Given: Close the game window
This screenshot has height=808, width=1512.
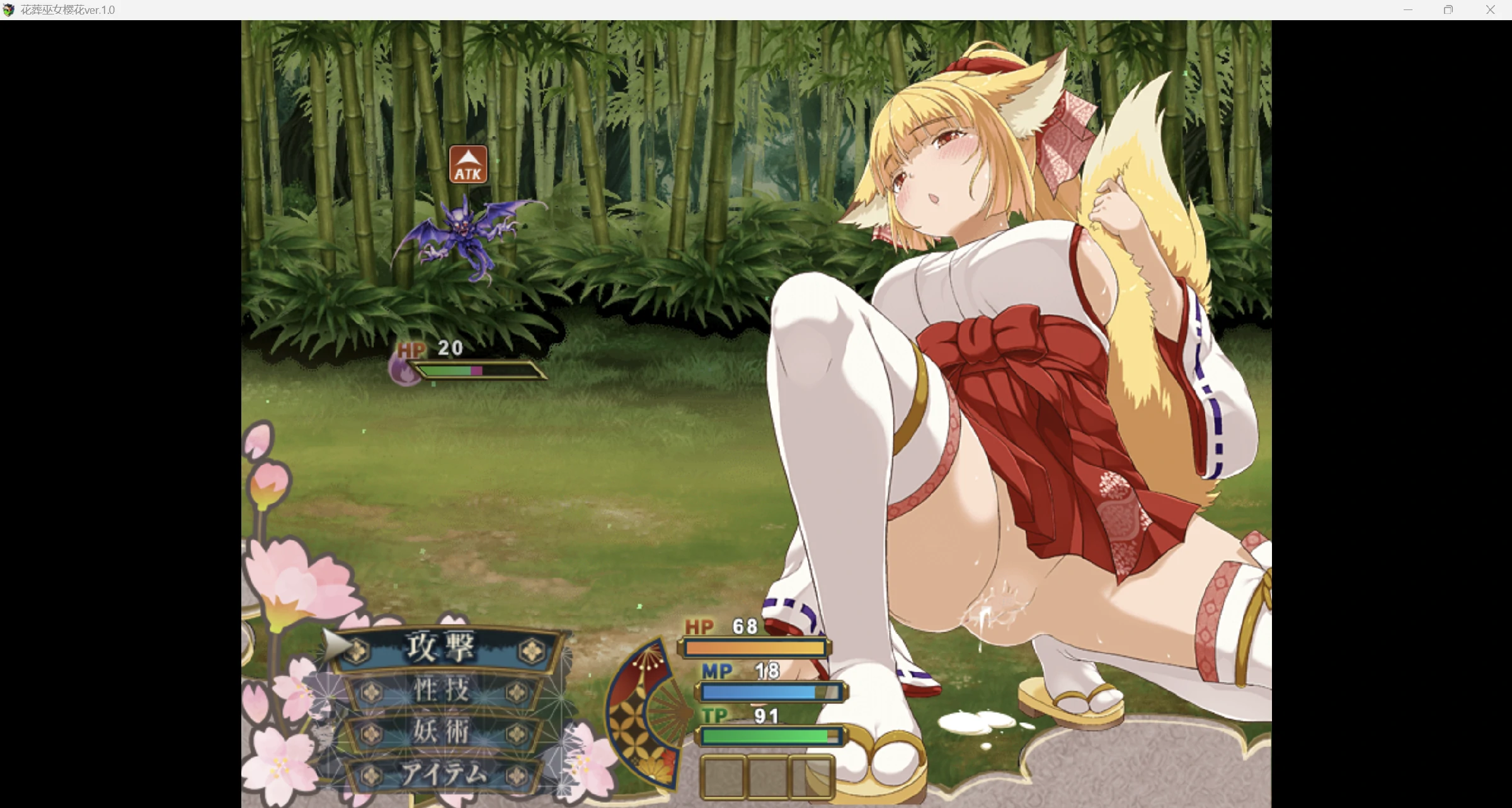Looking at the screenshot, I should [1490, 10].
